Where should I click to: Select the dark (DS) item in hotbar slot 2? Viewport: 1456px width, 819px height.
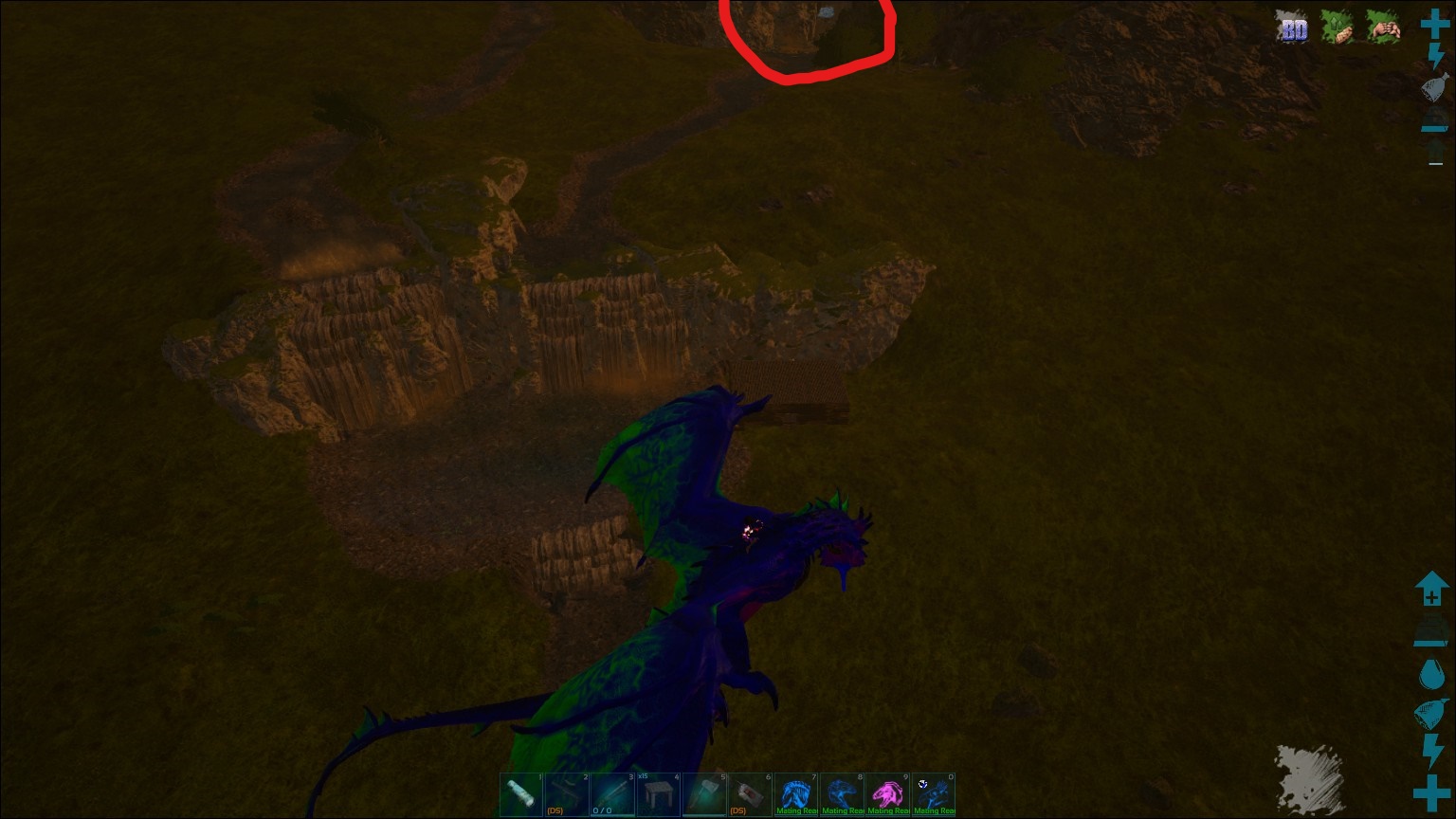point(568,794)
